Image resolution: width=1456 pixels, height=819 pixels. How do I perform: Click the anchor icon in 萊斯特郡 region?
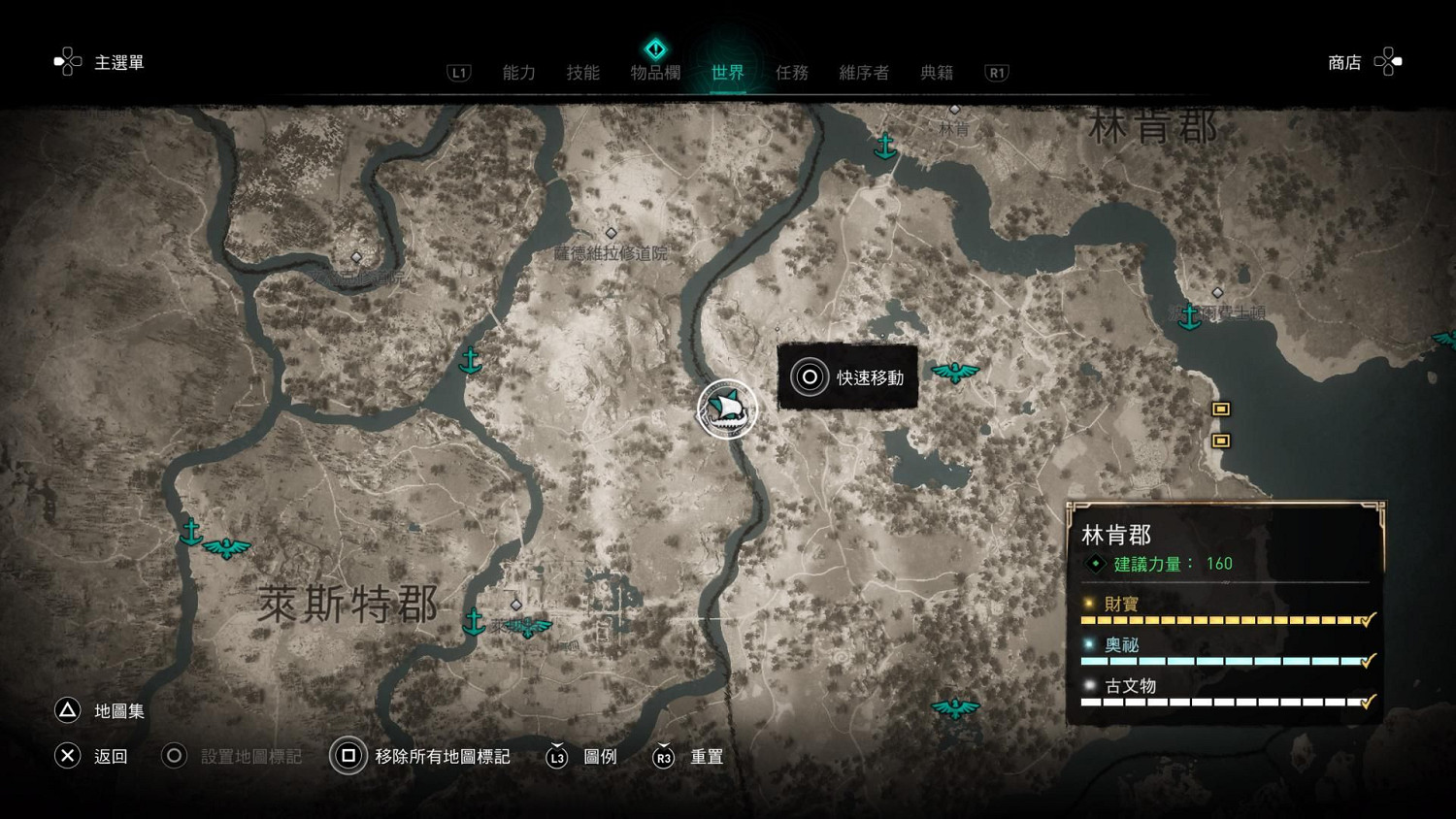point(474,621)
